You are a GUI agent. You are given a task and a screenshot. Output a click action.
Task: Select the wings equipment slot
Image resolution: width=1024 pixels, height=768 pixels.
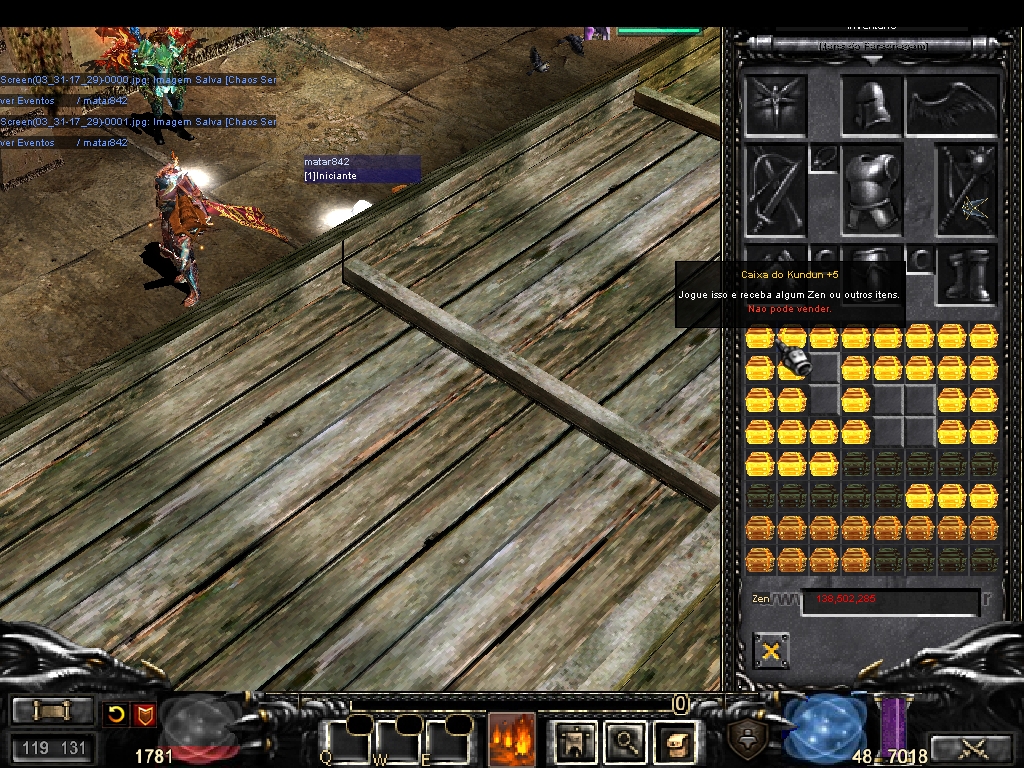(x=952, y=105)
